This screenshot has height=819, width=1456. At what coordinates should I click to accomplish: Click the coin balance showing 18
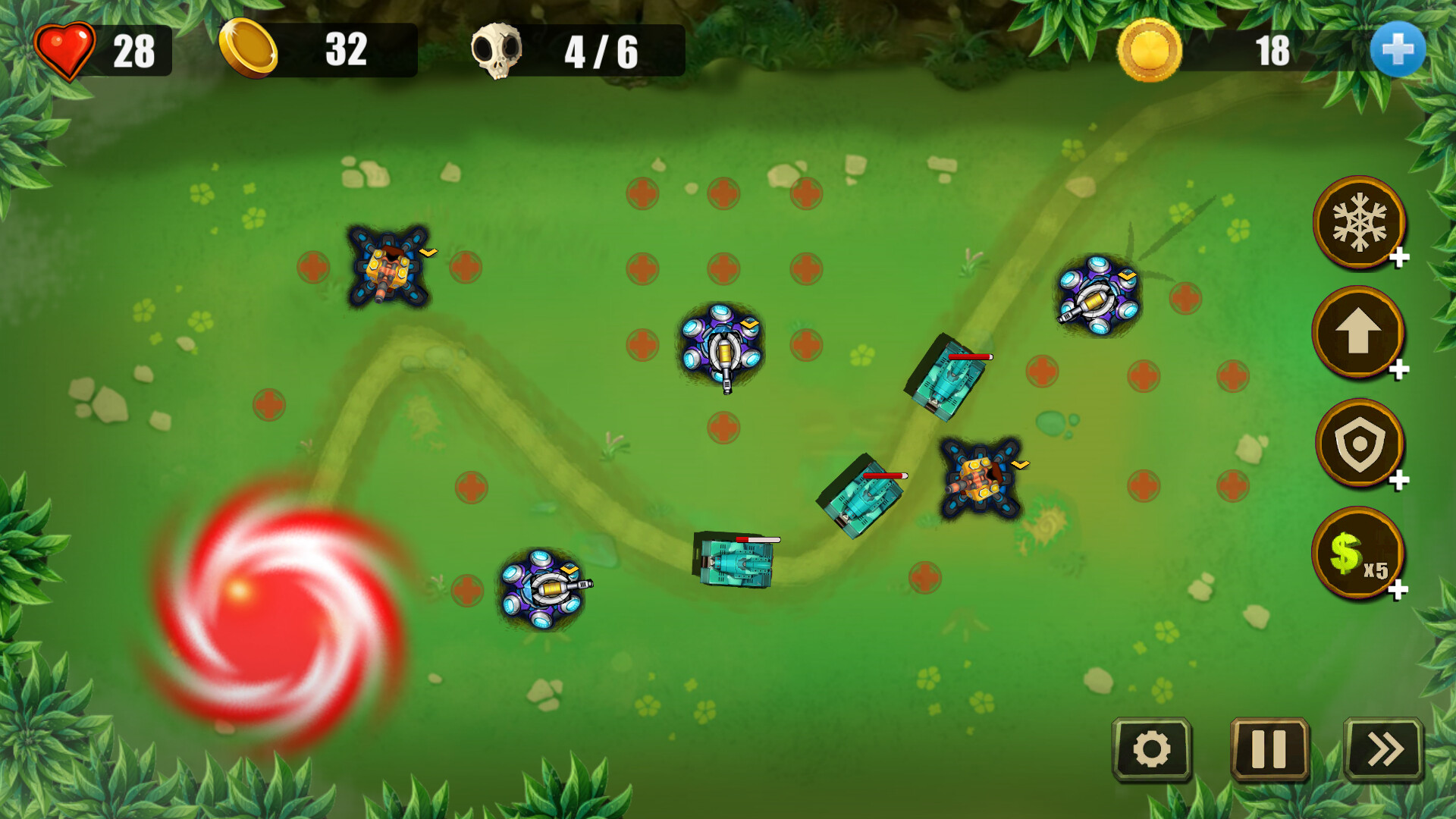coord(1274,49)
